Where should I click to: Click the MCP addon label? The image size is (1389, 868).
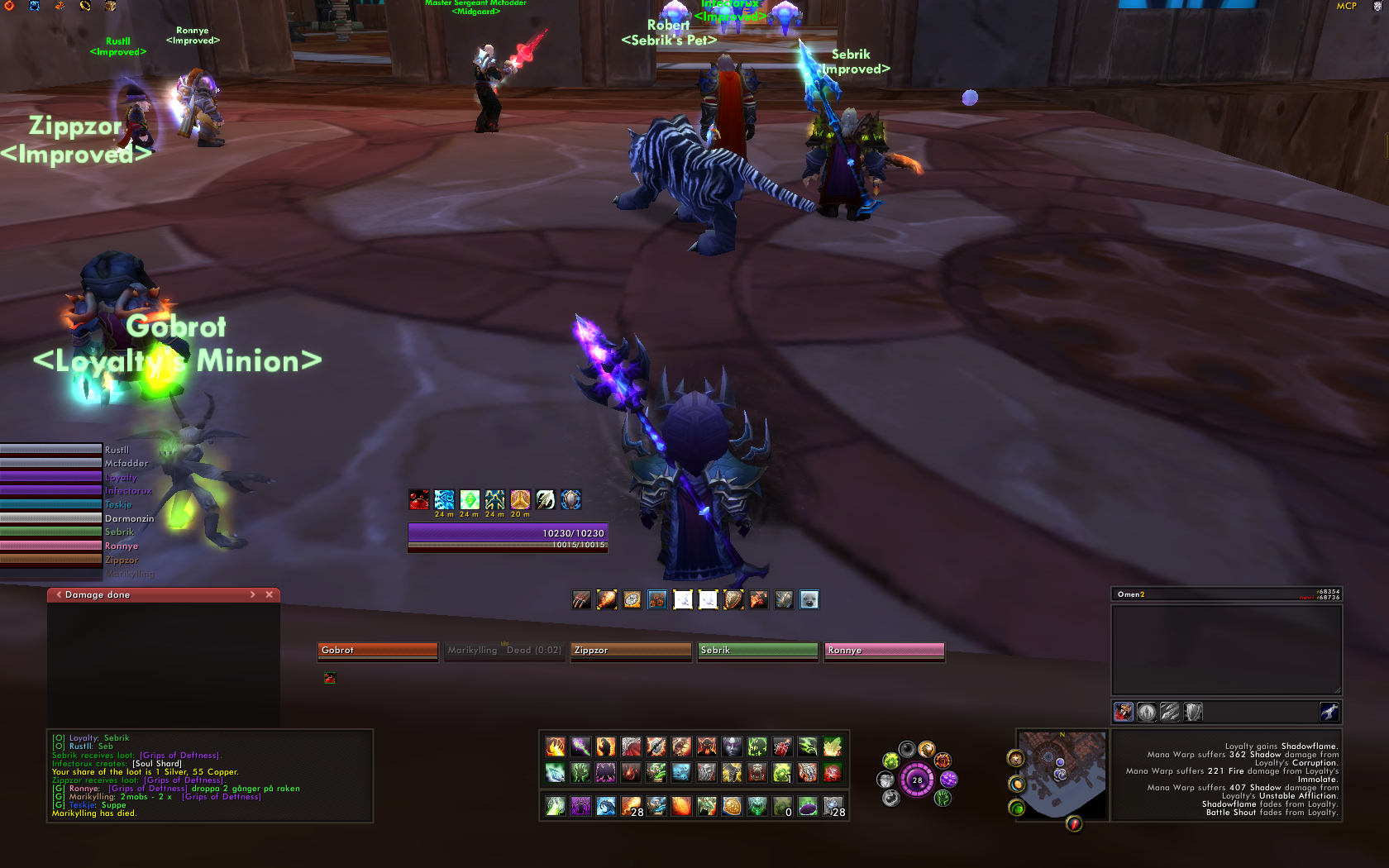[1346, 6]
